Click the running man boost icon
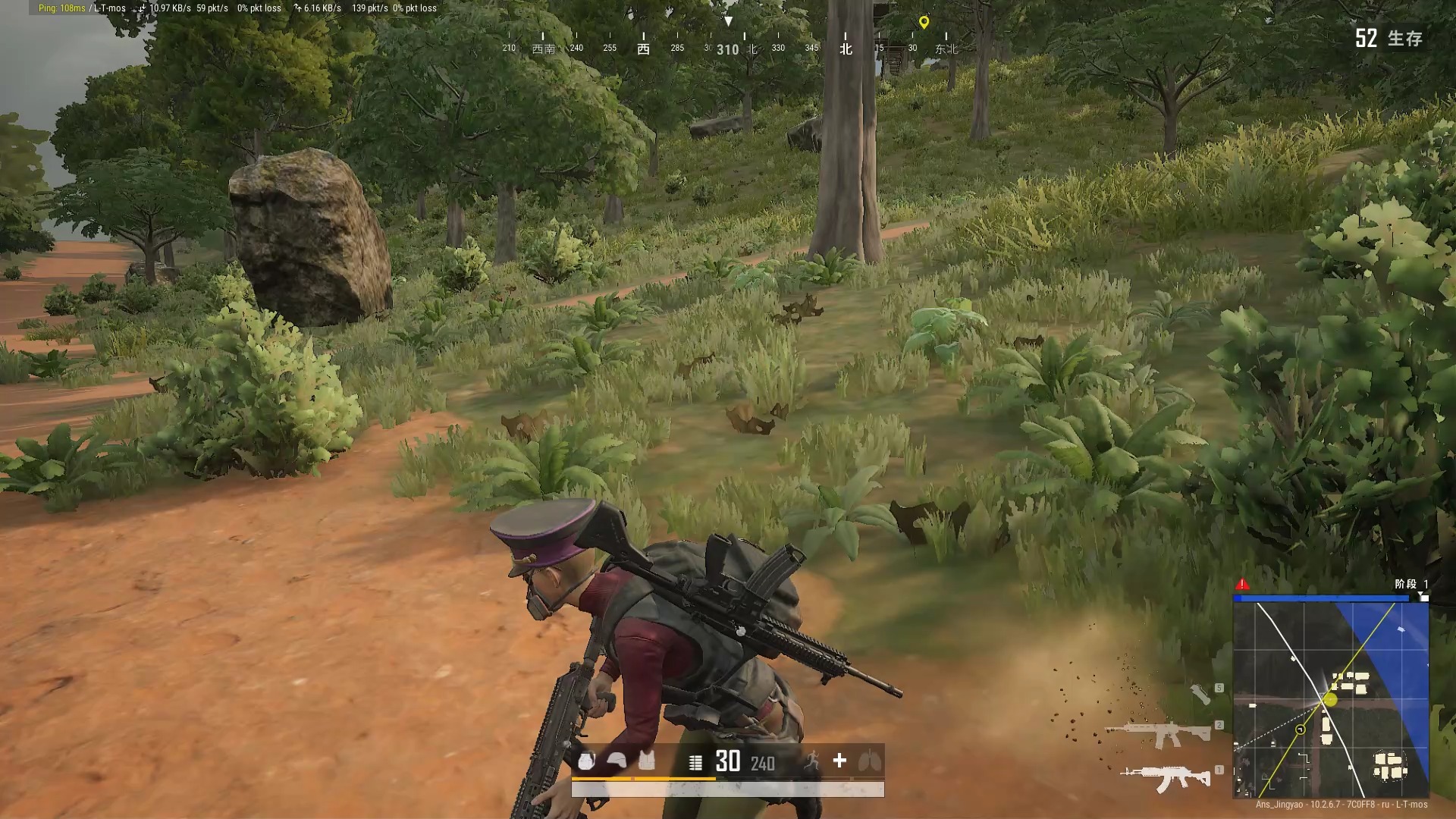 click(811, 761)
